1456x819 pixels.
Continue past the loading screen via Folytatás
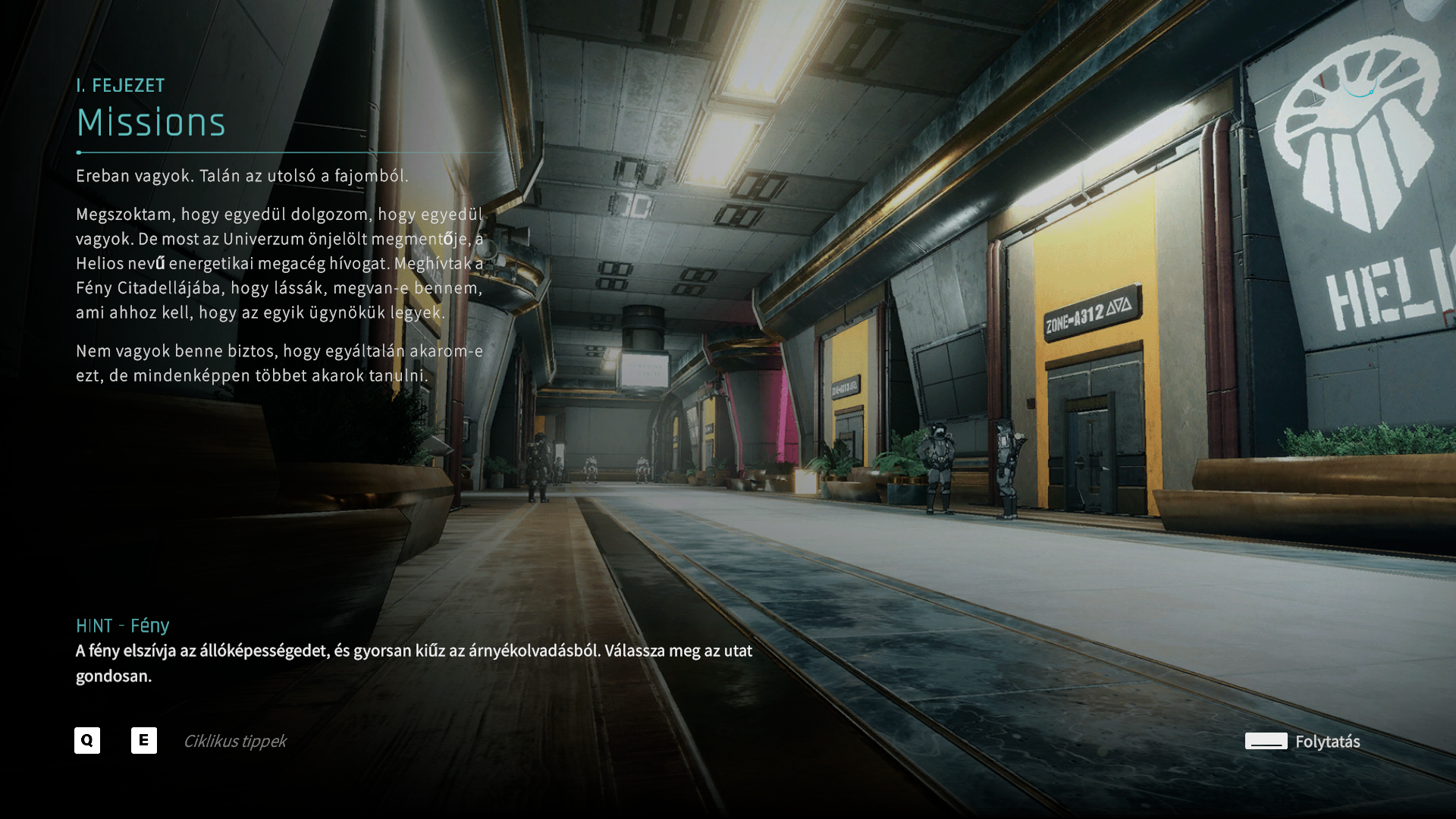click(1303, 741)
